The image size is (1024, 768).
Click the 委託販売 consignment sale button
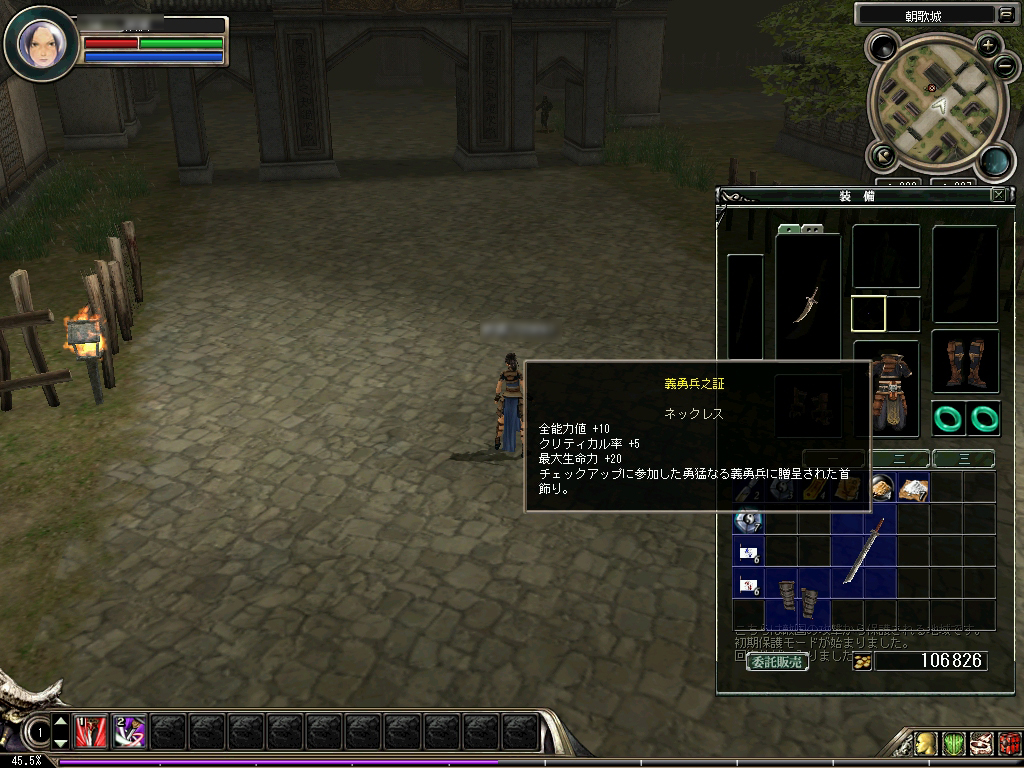pyautogui.click(x=777, y=661)
